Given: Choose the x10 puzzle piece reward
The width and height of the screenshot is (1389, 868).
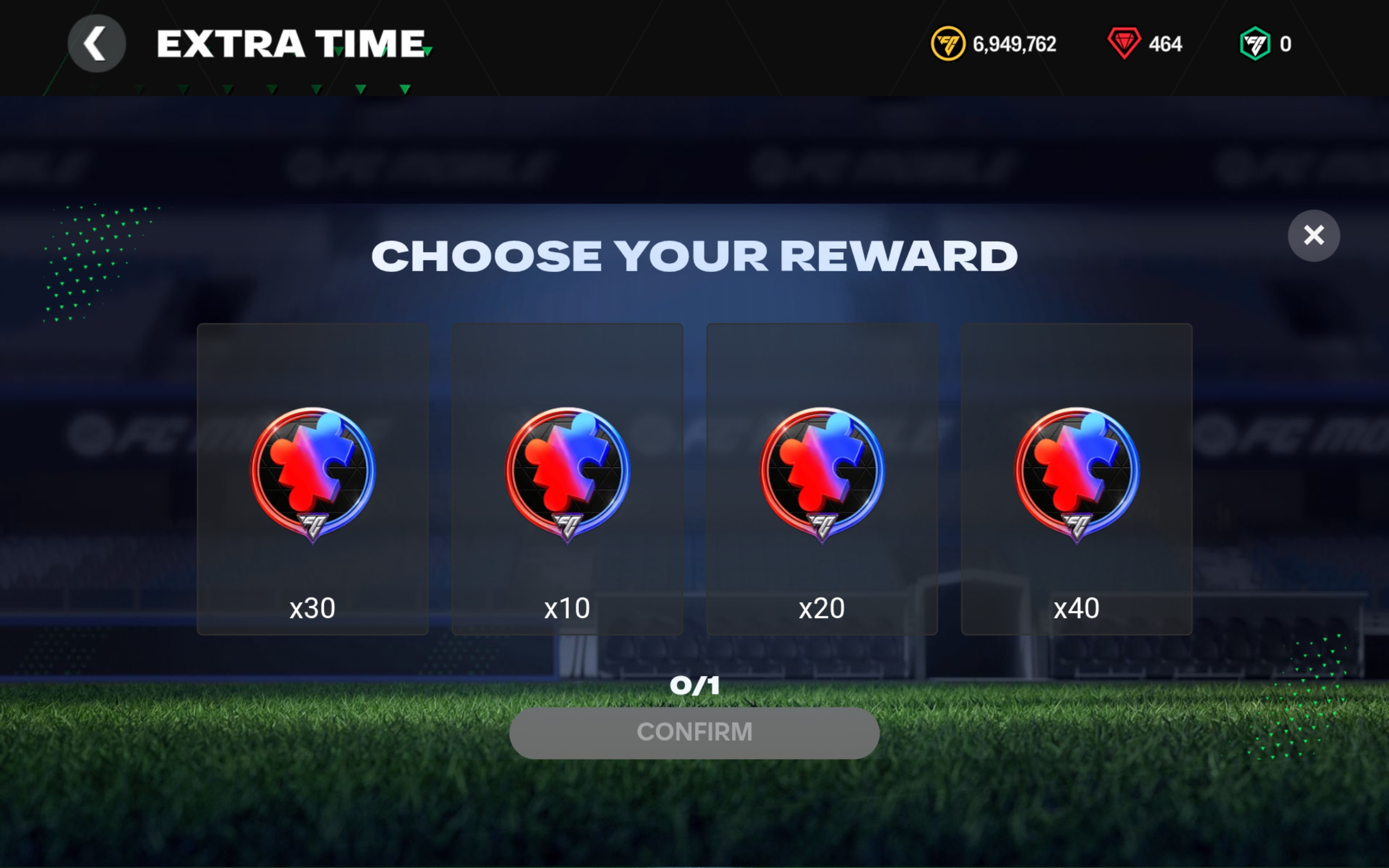Looking at the screenshot, I should [567, 479].
